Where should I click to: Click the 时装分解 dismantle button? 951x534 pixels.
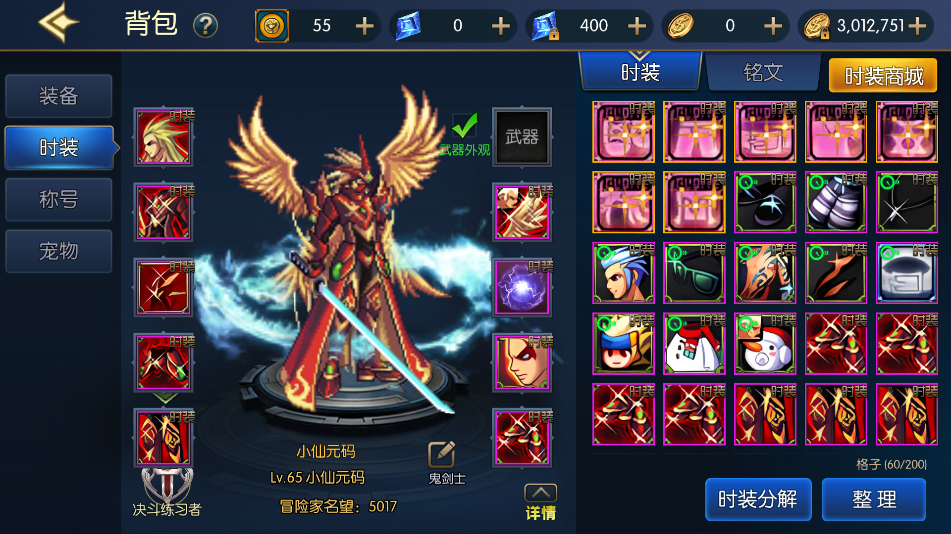point(757,499)
